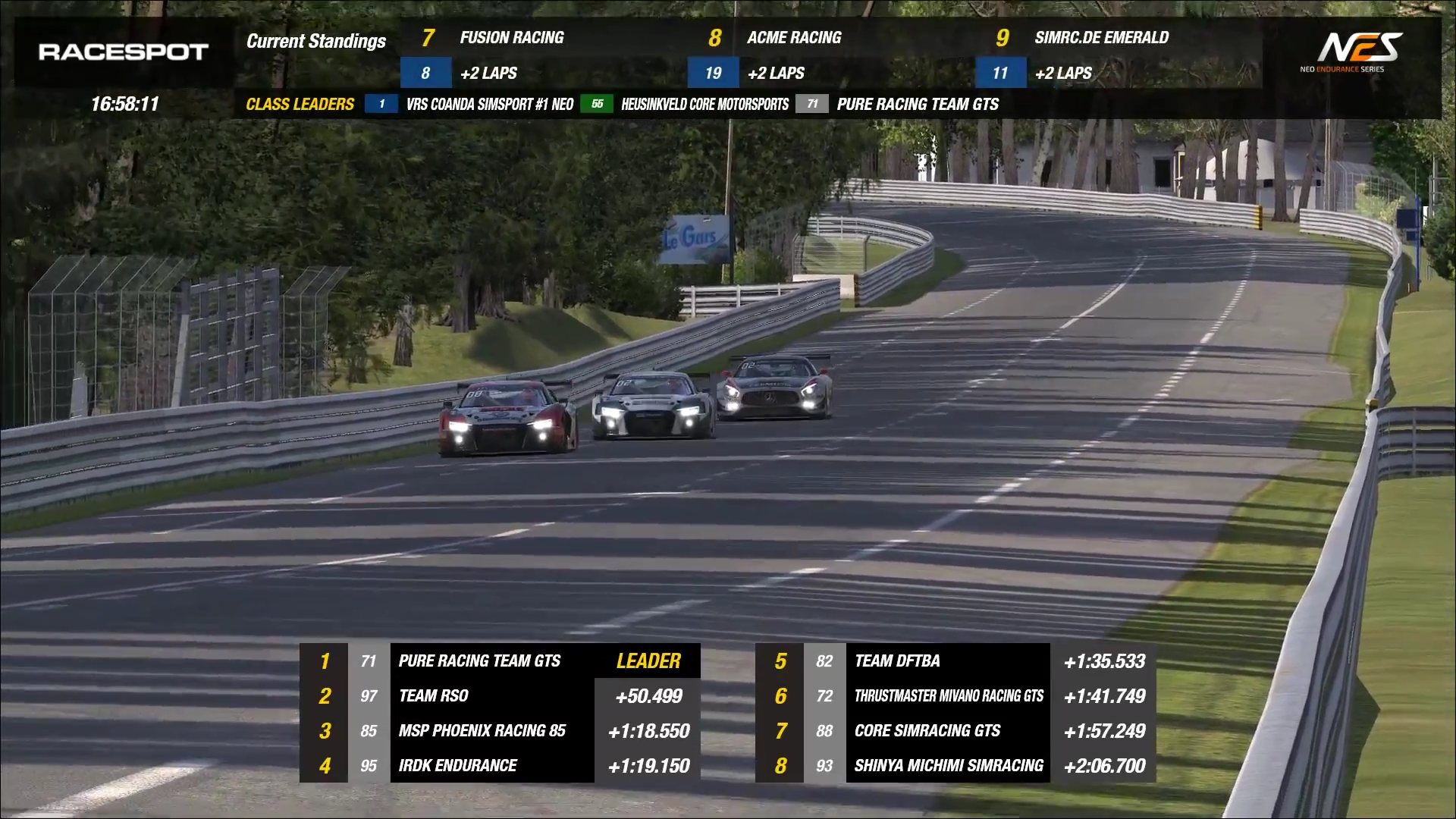Click the Racespot logo
Screen dimensions: 1456x819
[x=124, y=52]
